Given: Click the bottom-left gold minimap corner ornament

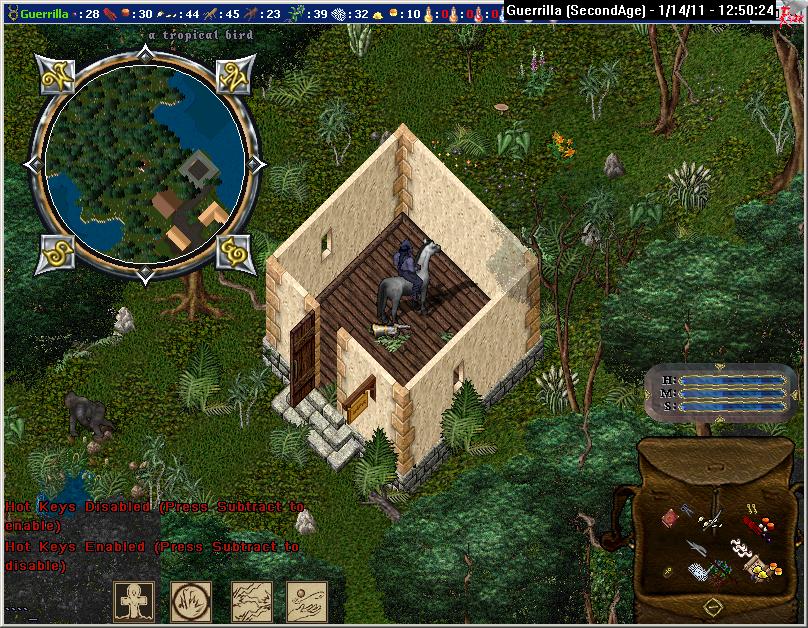Looking at the screenshot, I should click(52, 252).
